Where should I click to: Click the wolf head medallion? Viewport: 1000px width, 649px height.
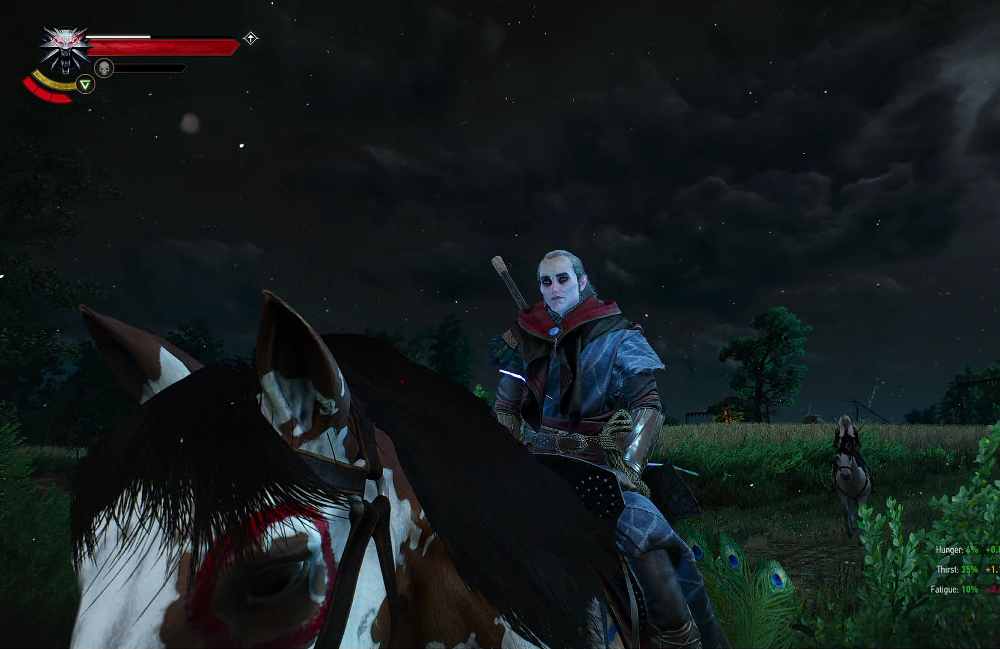coord(65,48)
